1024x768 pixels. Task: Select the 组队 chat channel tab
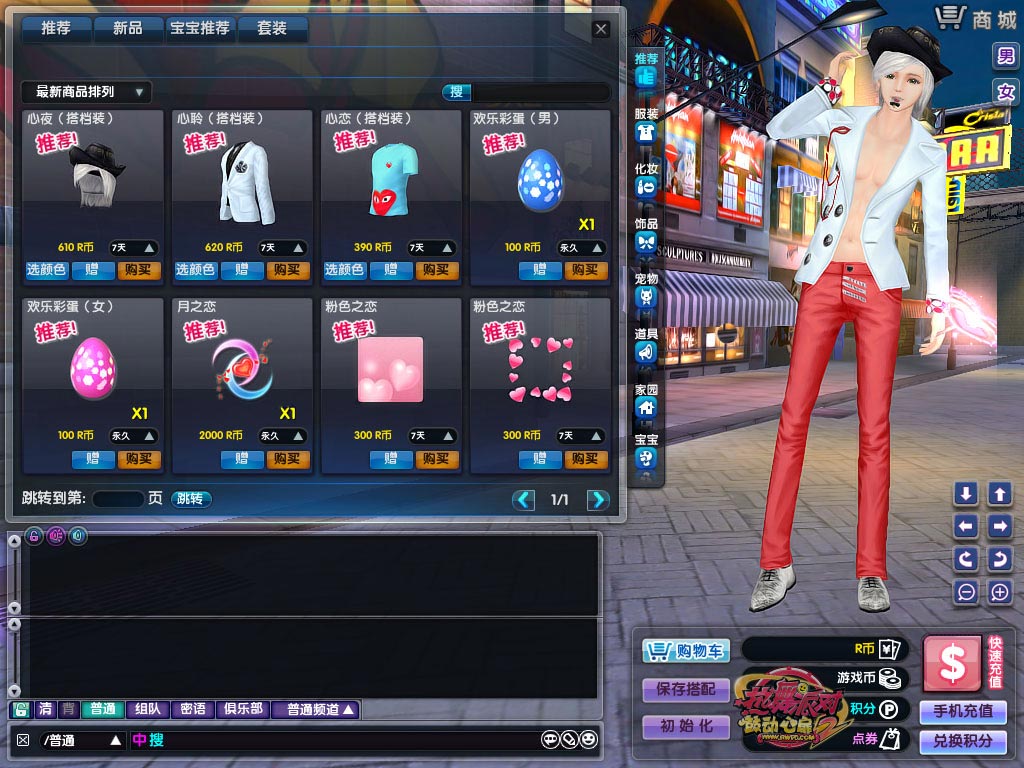pyautogui.click(x=147, y=709)
